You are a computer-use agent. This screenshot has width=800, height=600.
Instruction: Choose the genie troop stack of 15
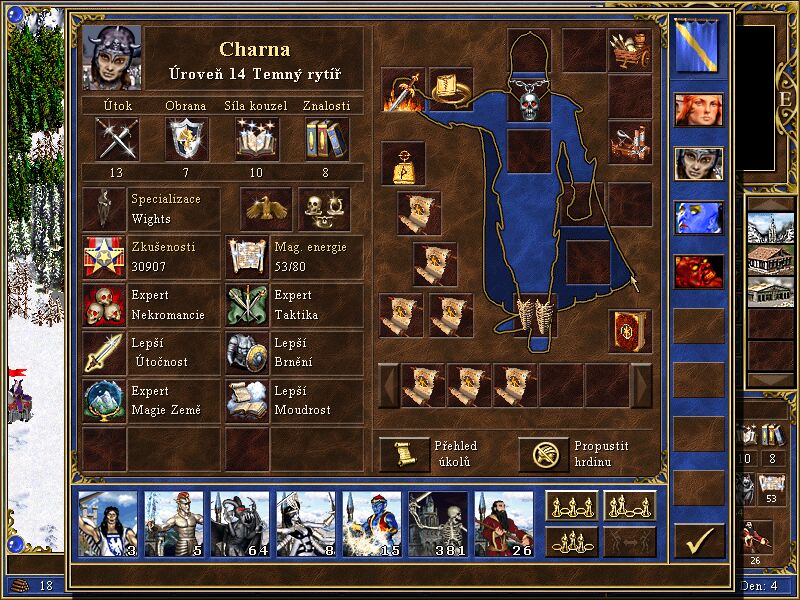click(x=372, y=524)
